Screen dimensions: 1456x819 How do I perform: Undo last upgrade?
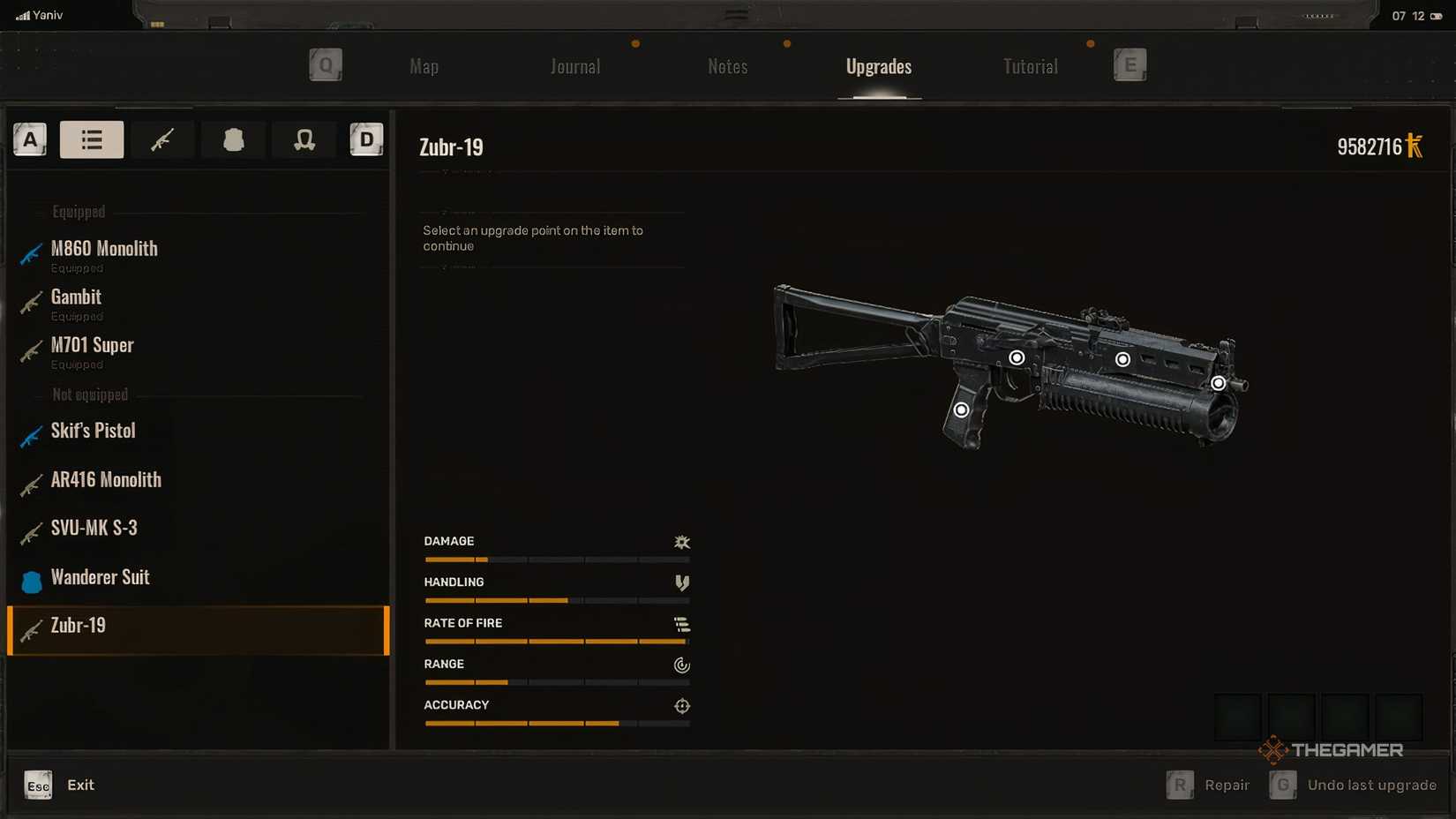point(1354,785)
